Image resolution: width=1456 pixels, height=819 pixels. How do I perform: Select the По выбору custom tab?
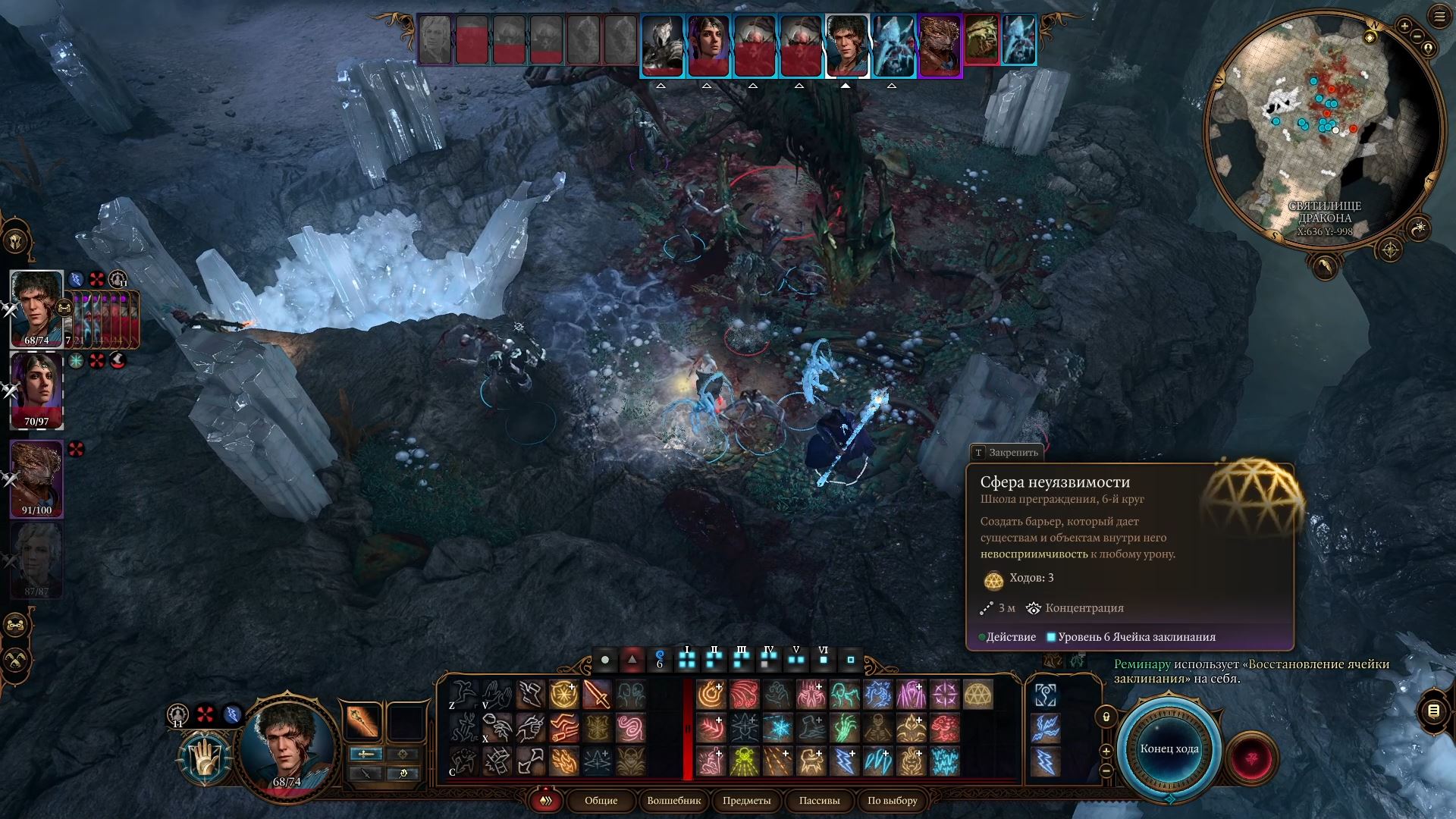click(892, 801)
